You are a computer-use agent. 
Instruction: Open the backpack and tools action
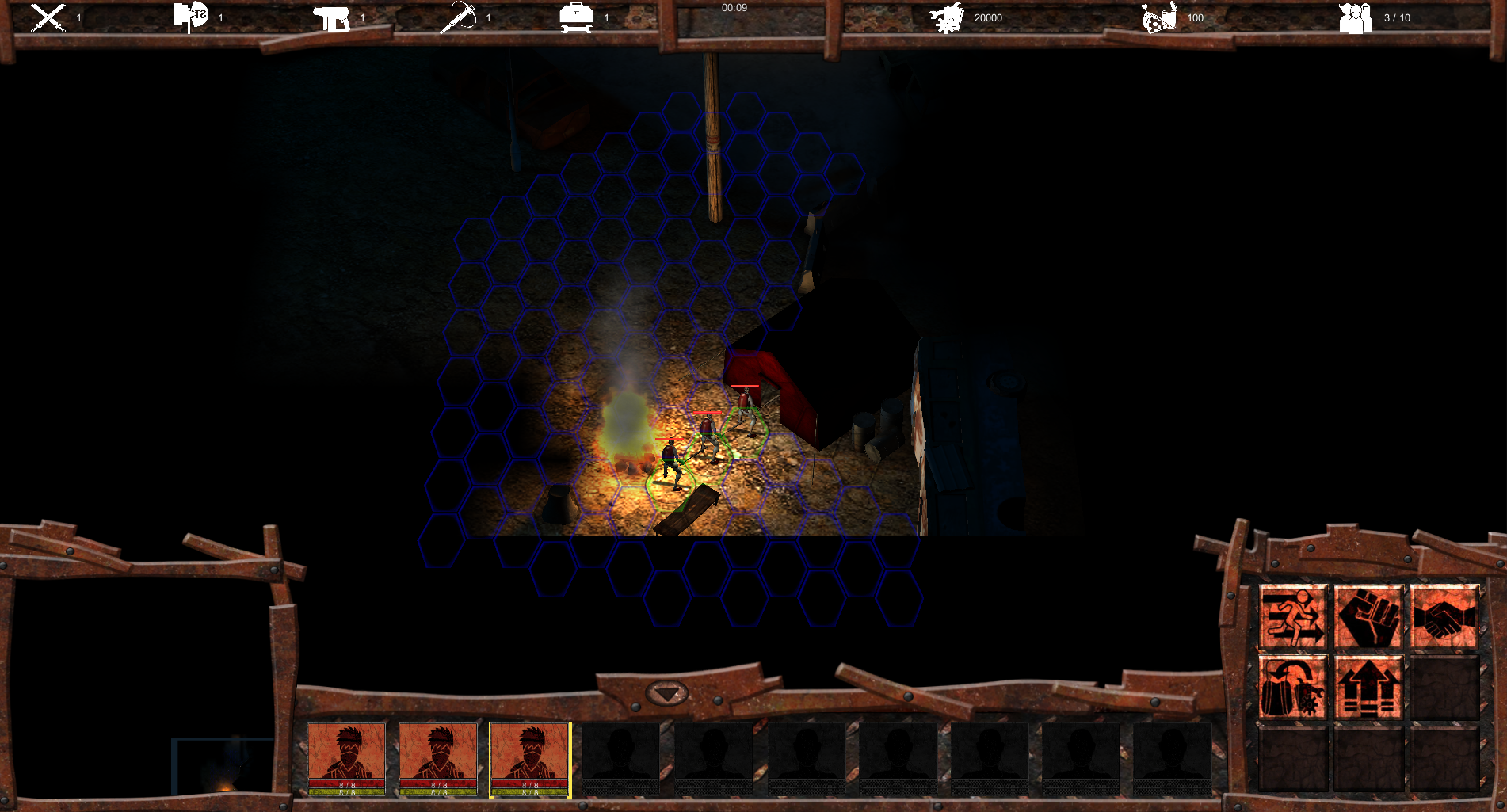(1292, 687)
